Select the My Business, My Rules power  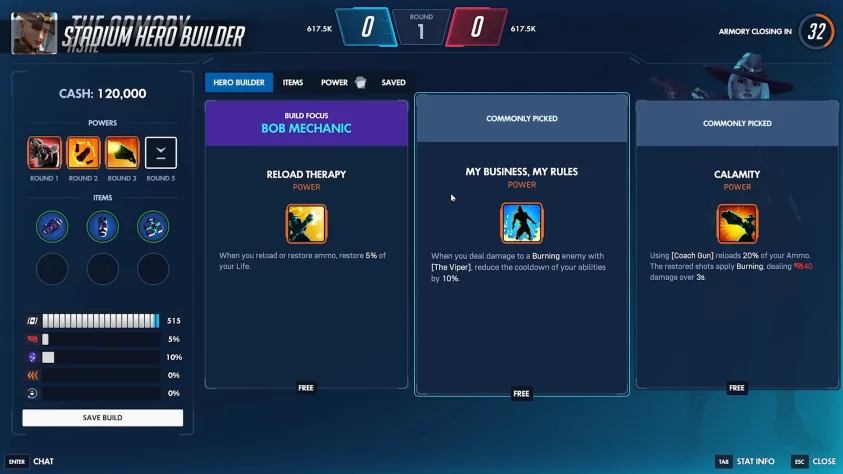point(521,245)
